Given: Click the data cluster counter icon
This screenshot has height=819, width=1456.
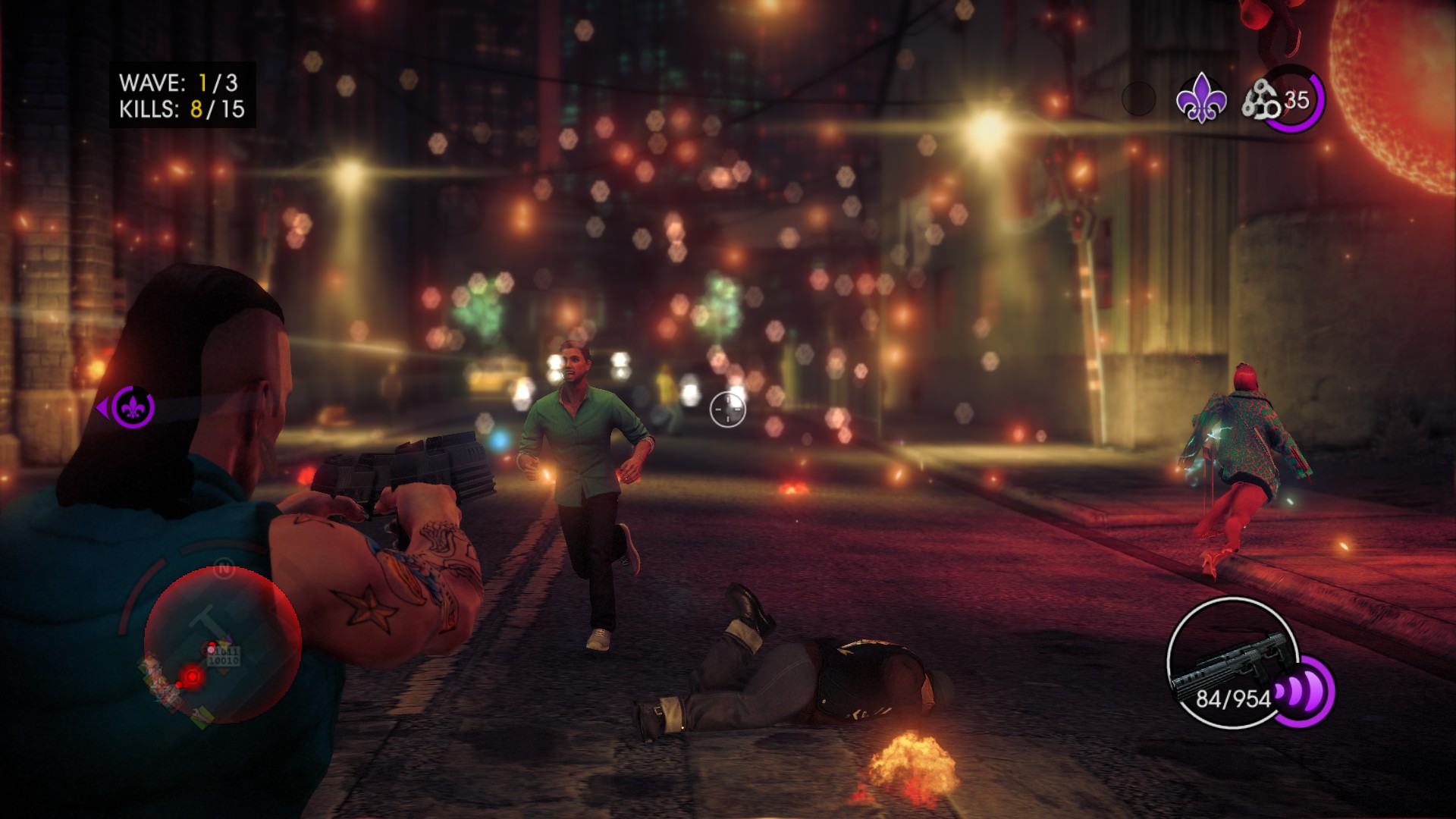Looking at the screenshot, I should click(1260, 101).
